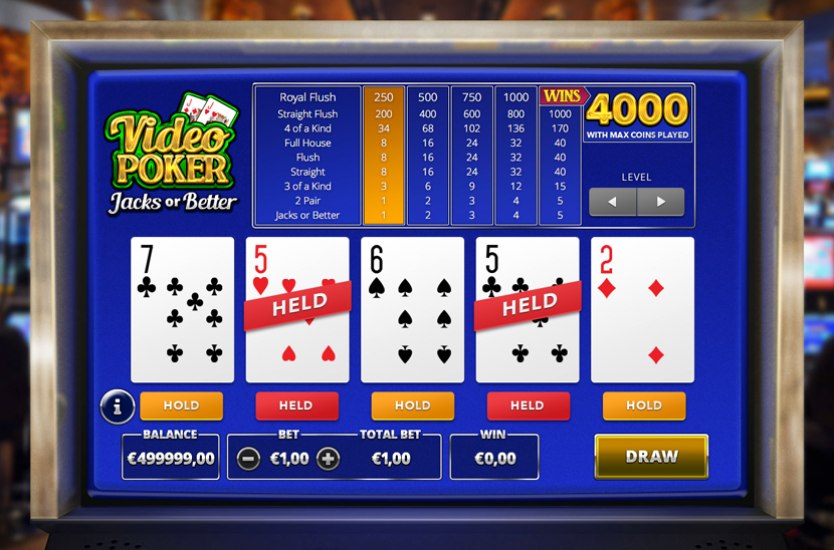
Task: Tap the 2 of diamonds card
Action: [x=642, y=309]
